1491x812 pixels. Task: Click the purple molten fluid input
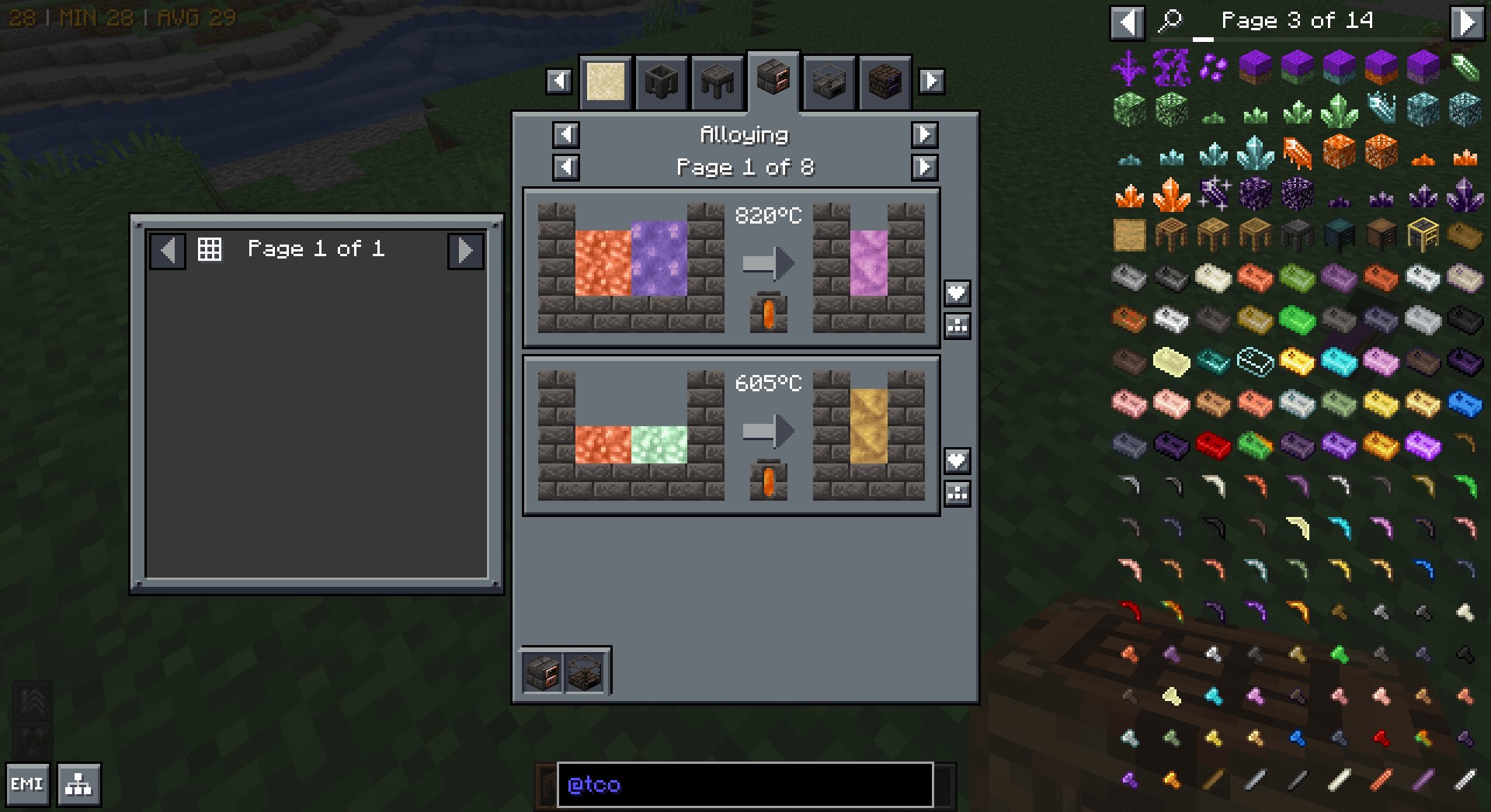[x=659, y=259]
